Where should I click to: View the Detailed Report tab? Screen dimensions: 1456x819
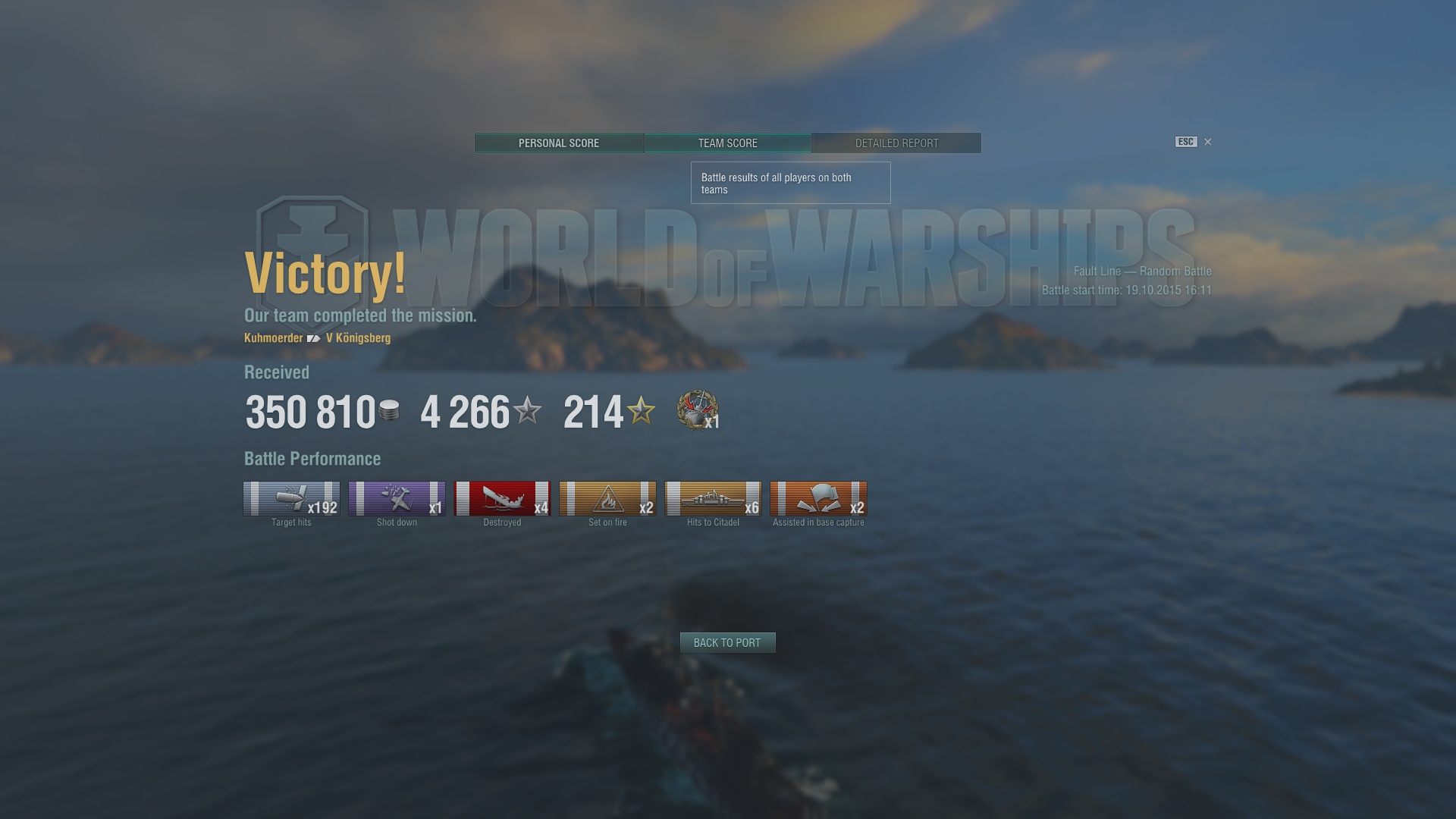(896, 143)
